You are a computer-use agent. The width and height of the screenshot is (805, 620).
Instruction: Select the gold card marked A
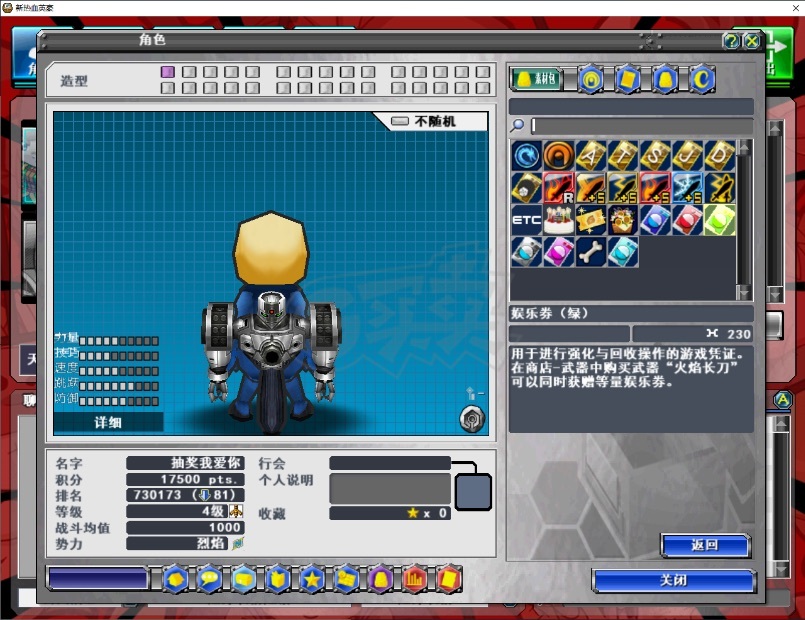591,155
